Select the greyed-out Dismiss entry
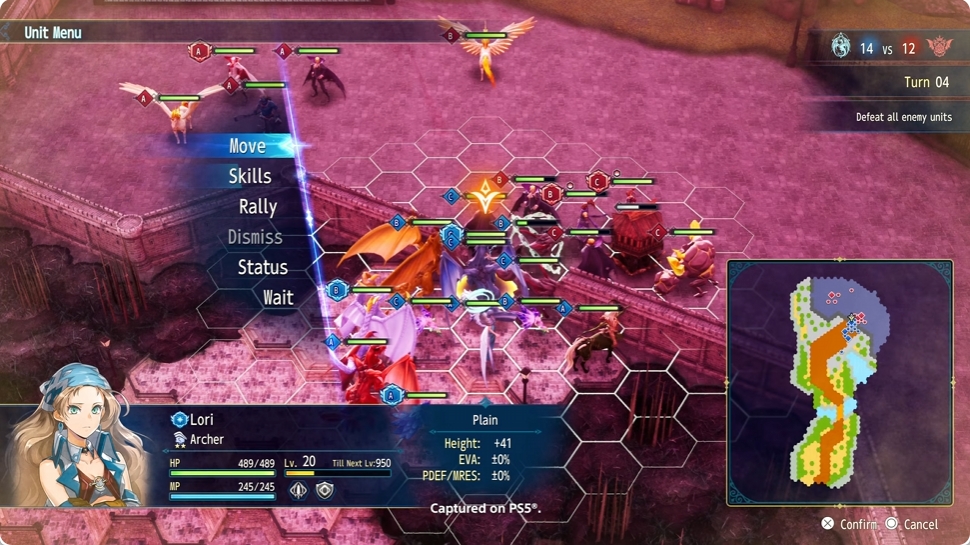 (255, 237)
